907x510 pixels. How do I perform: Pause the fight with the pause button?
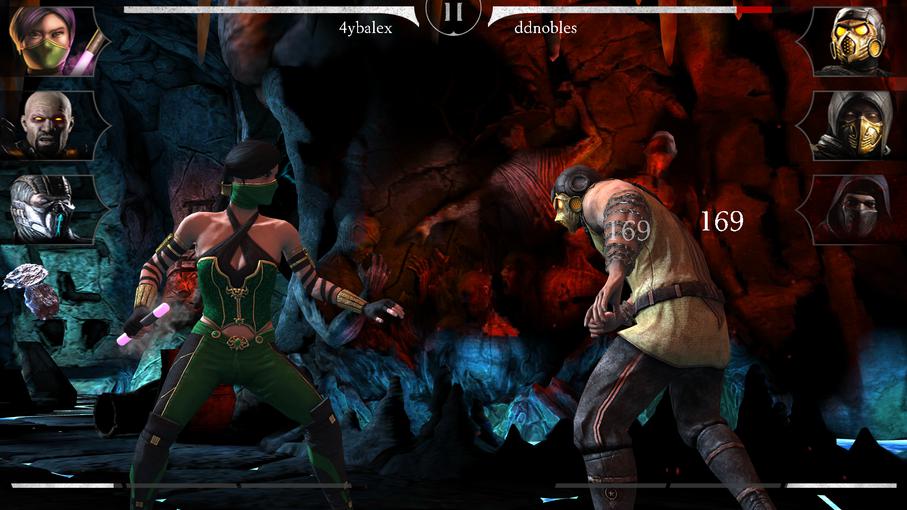click(453, 12)
